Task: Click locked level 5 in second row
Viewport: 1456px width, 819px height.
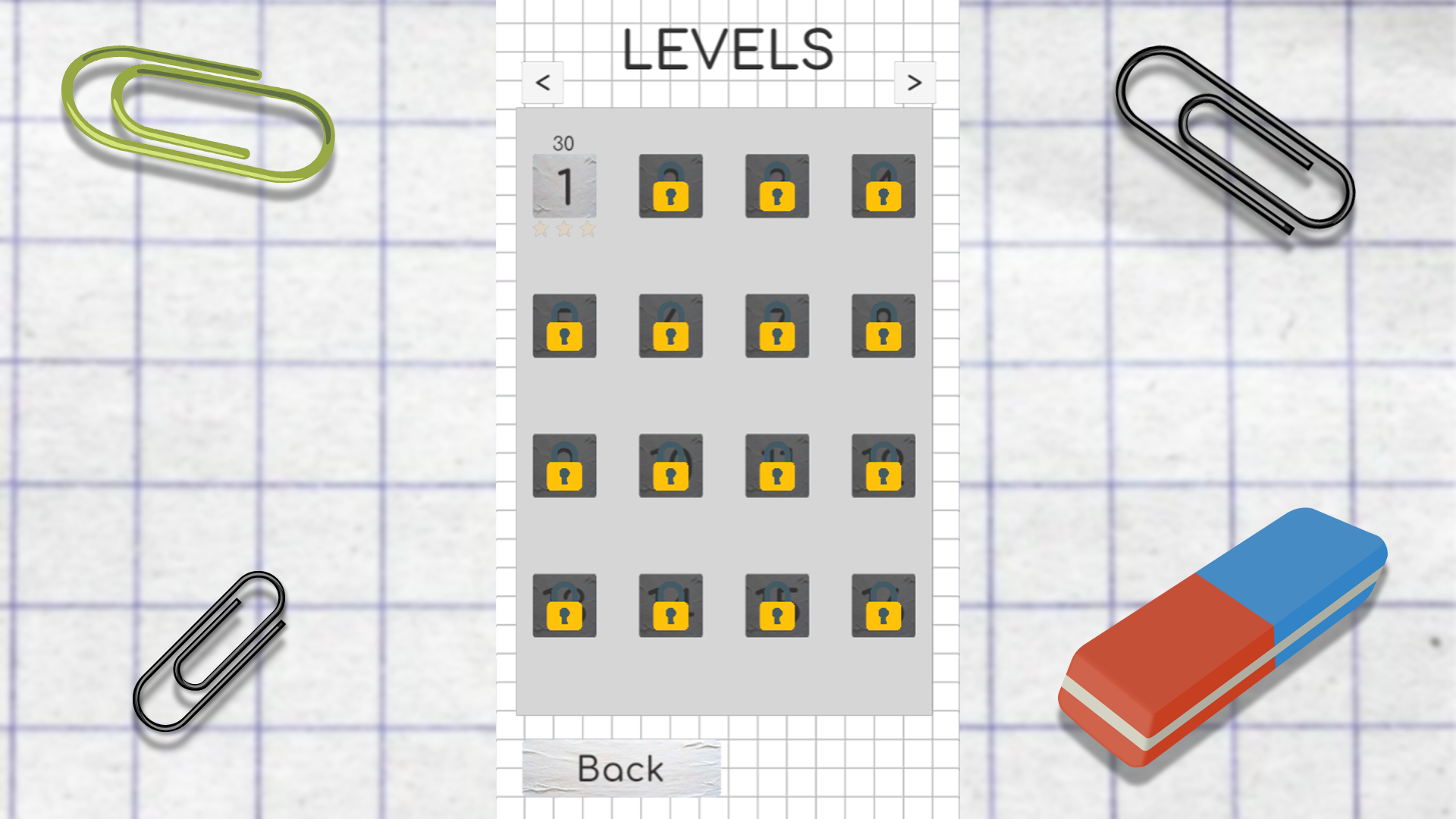Action: (x=564, y=326)
